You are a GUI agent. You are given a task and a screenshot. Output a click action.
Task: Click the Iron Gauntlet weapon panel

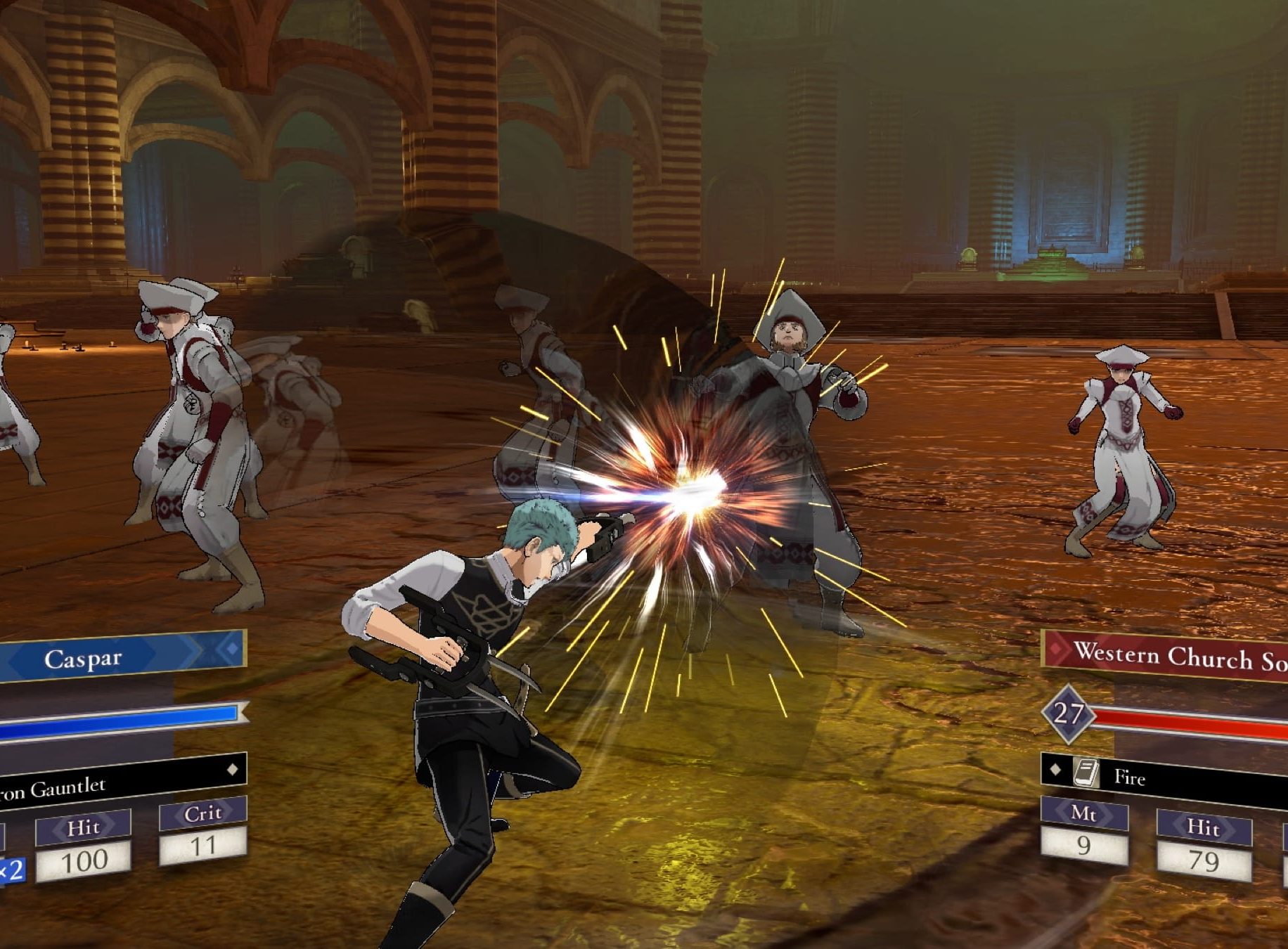120,780
